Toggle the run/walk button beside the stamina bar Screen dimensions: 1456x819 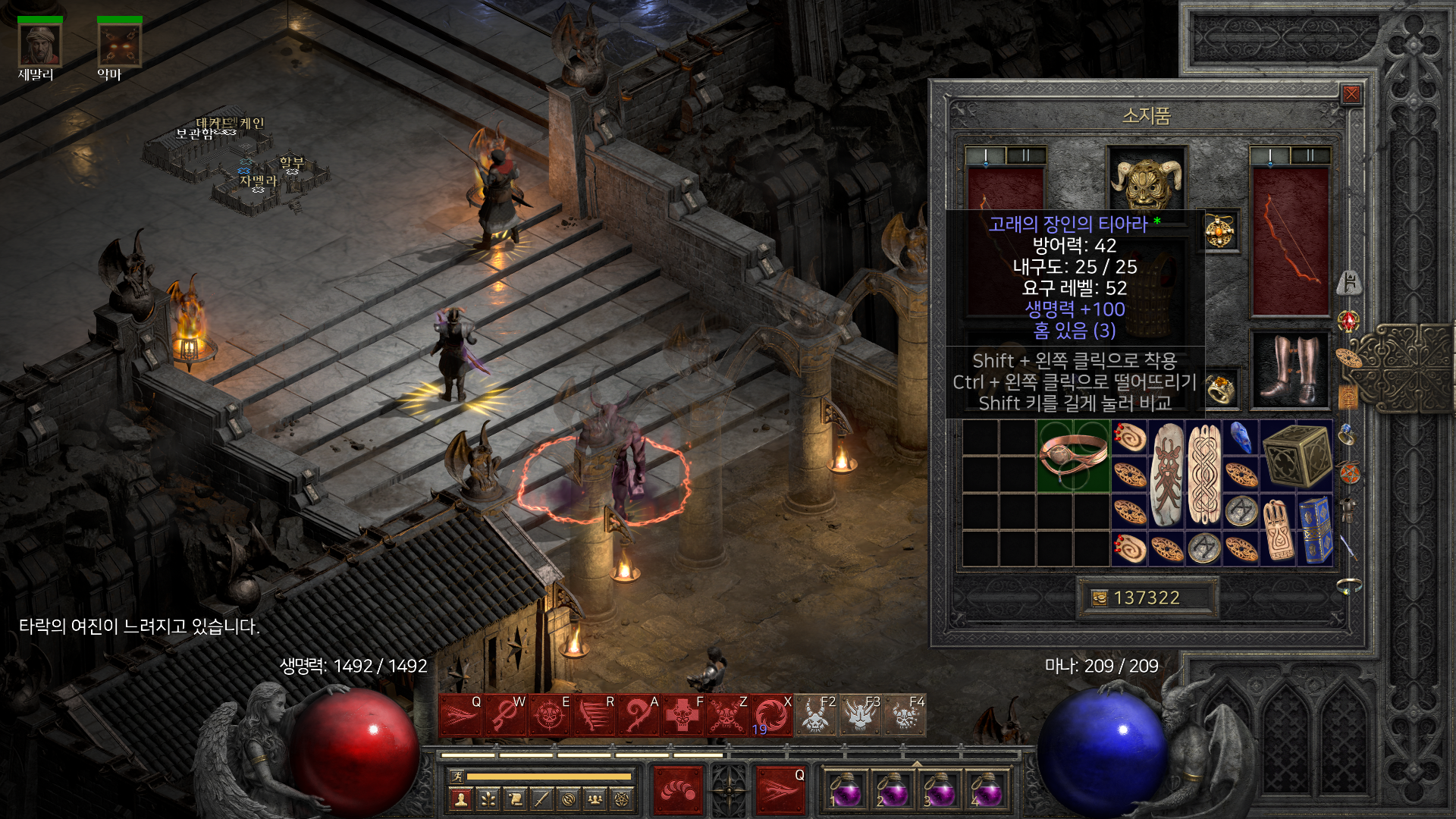[457, 776]
